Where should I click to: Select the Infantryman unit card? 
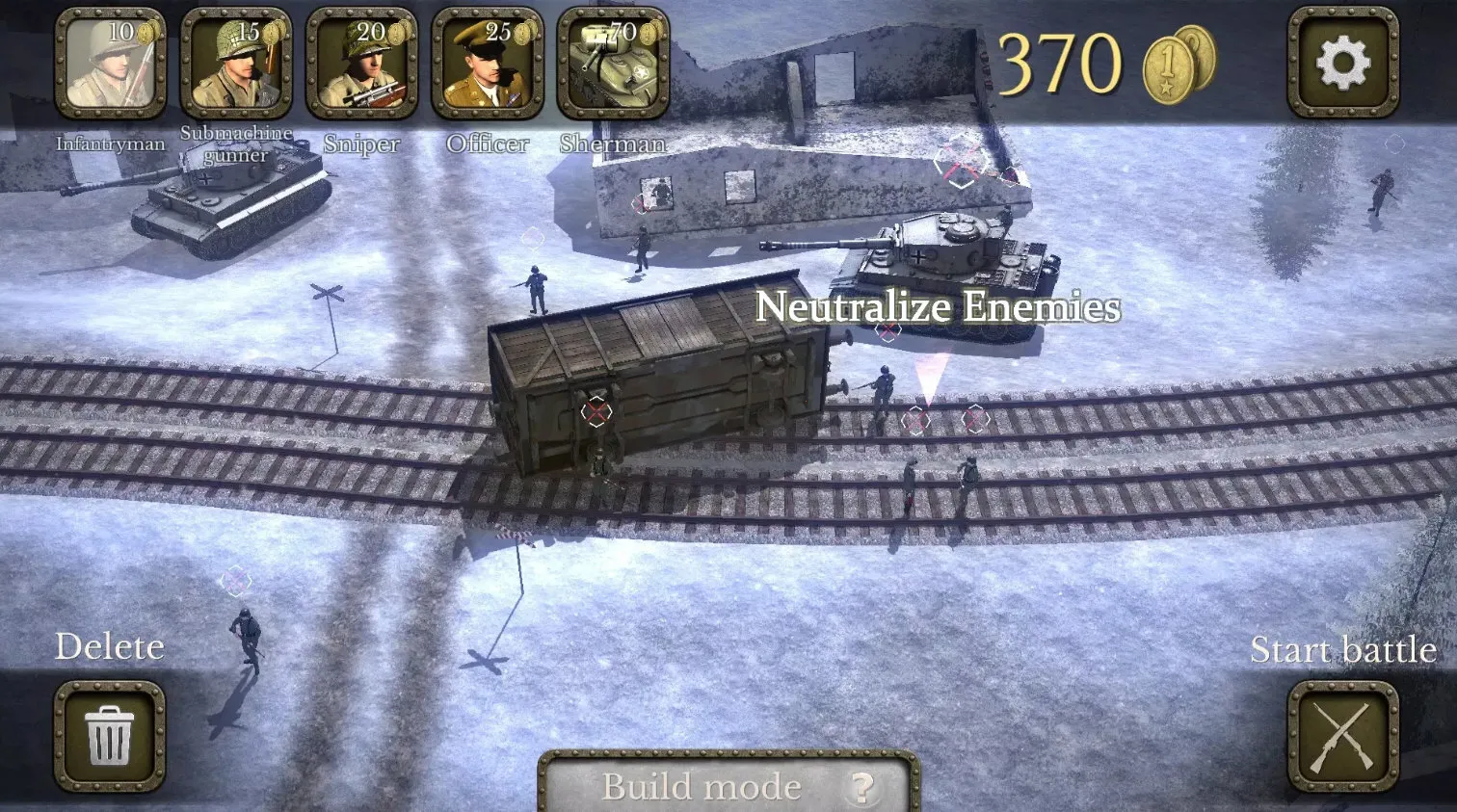(110, 64)
